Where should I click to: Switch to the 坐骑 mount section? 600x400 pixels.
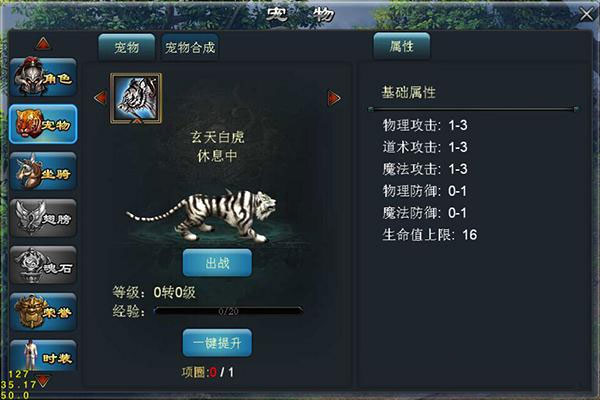(43, 171)
